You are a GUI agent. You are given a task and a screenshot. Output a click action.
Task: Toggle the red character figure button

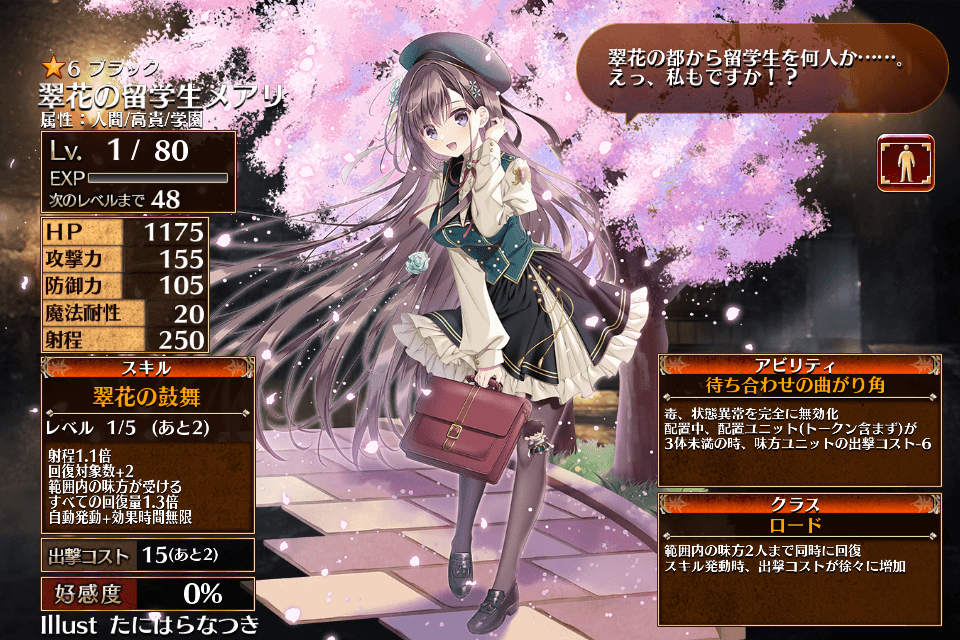pos(905,163)
